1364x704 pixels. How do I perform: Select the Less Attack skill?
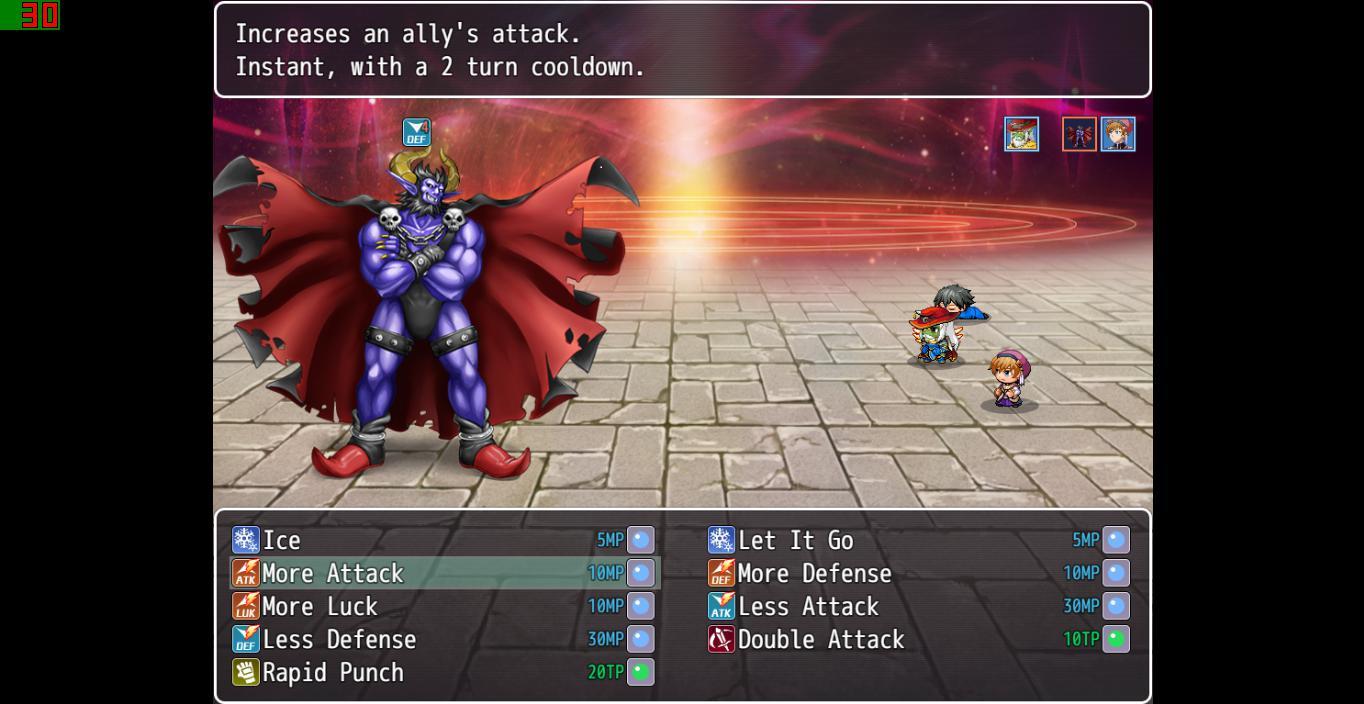click(x=808, y=607)
